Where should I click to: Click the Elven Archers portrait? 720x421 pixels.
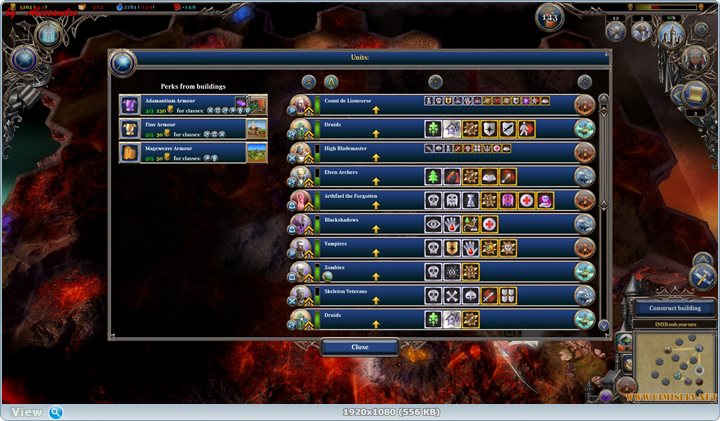click(301, 176)
